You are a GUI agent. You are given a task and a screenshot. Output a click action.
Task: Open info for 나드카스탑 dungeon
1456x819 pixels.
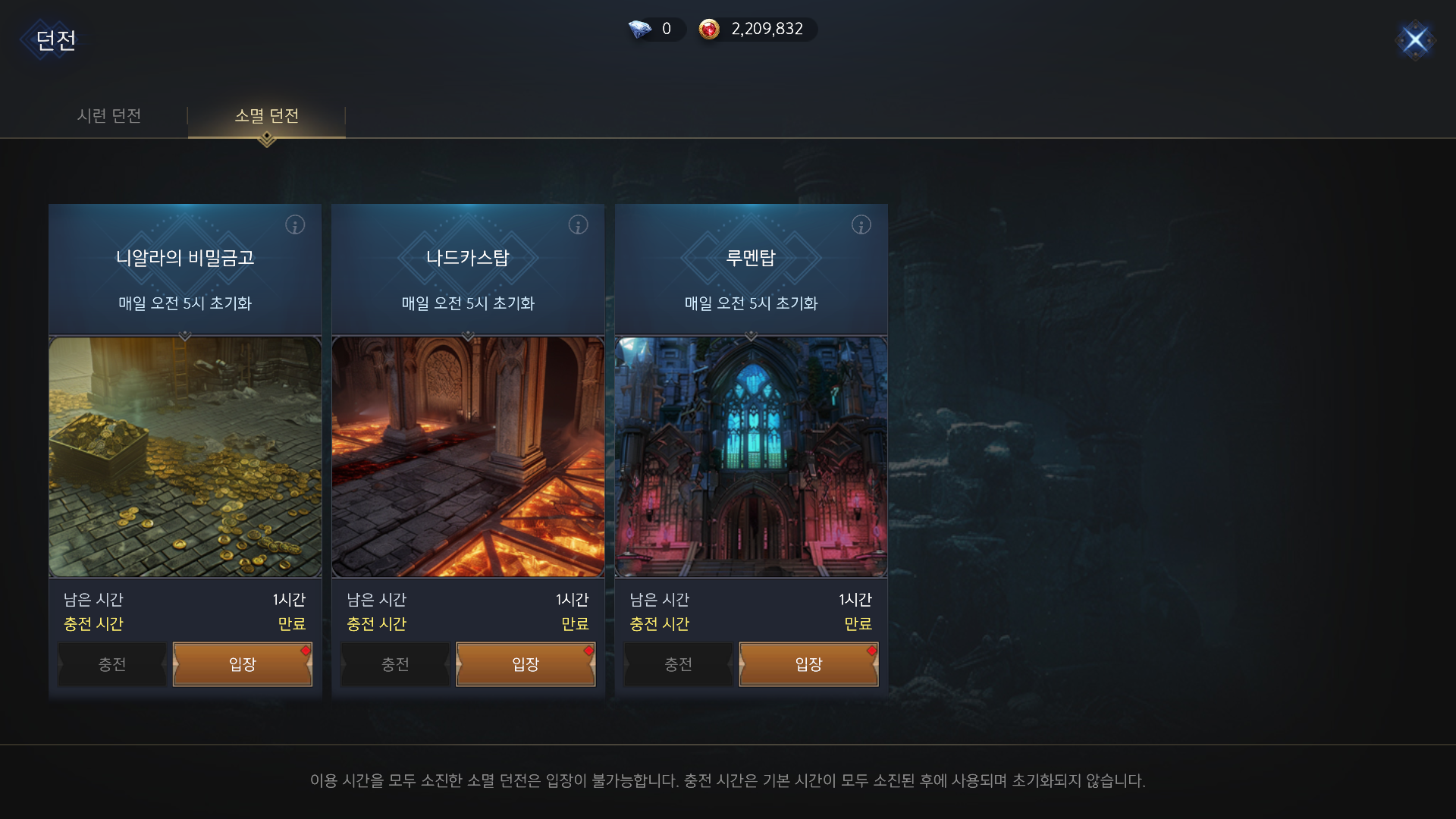(x=578, y=224)
